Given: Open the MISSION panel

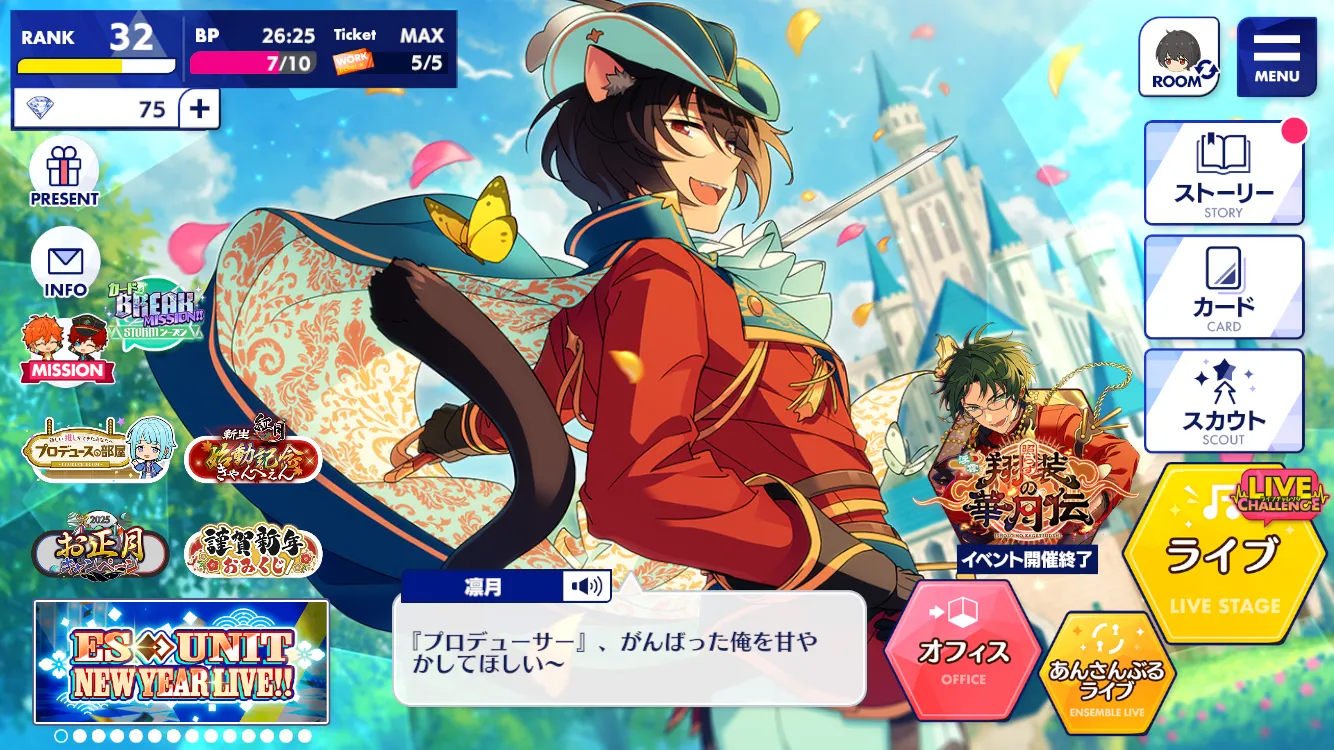Looking at the screenshot, I should 67,350.
